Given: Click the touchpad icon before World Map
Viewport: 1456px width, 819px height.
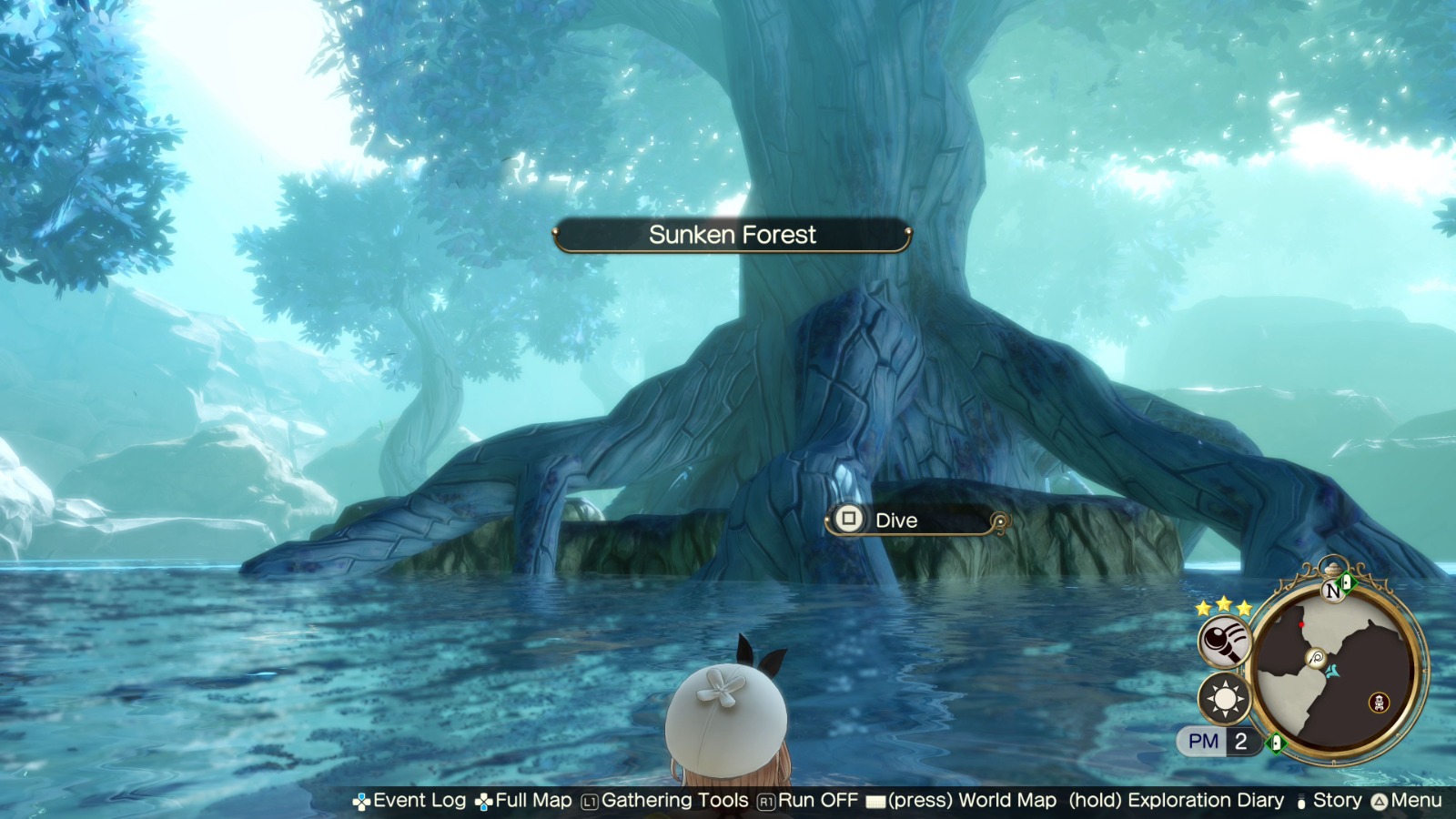Looking at the screenshot, I should [x=876, y=800].
